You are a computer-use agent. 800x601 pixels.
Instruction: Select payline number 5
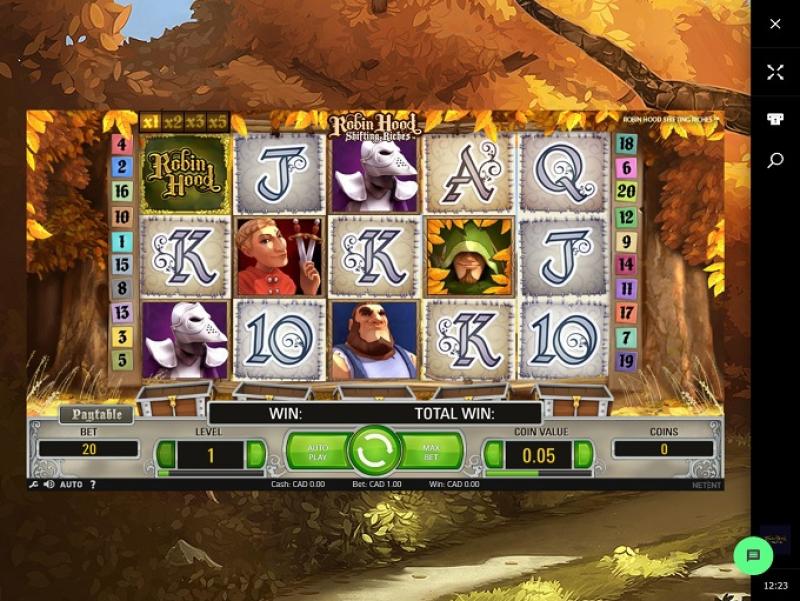[x=122, y=360]
